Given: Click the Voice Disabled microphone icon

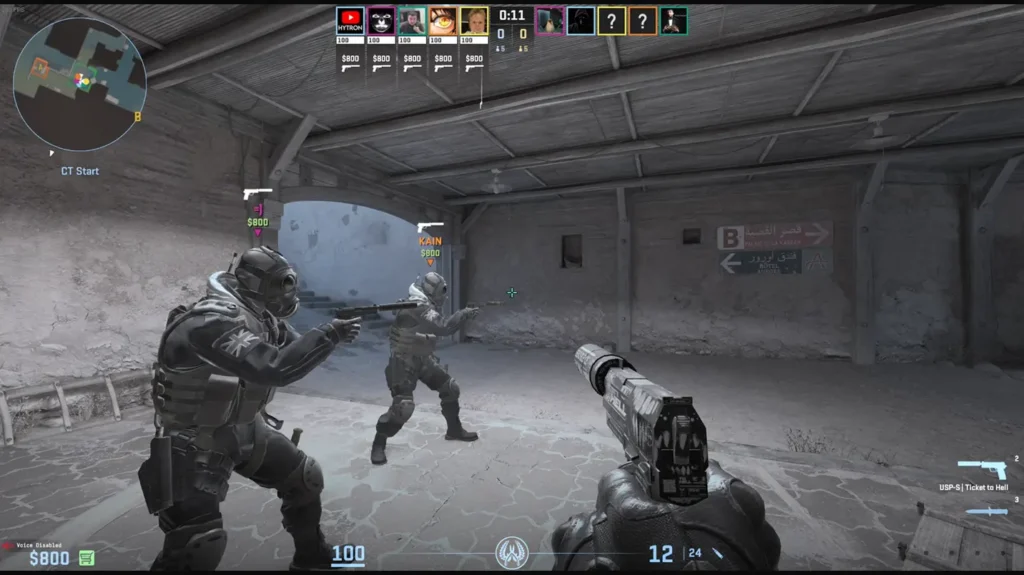Looking at the screenshot, I should tap(9, 546).
